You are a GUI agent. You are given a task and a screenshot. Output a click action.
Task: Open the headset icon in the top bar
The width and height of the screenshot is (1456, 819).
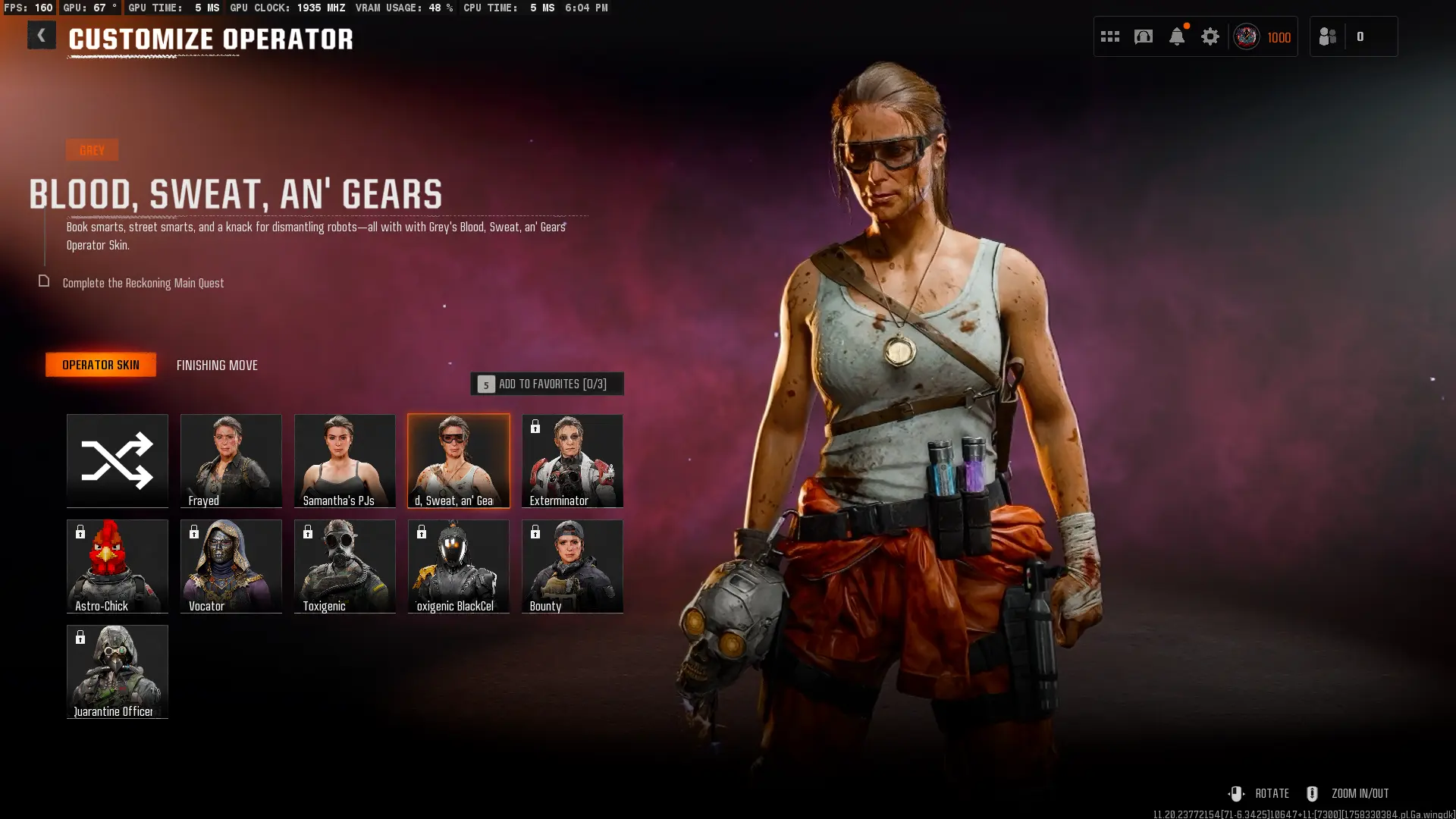(1144, 36)
